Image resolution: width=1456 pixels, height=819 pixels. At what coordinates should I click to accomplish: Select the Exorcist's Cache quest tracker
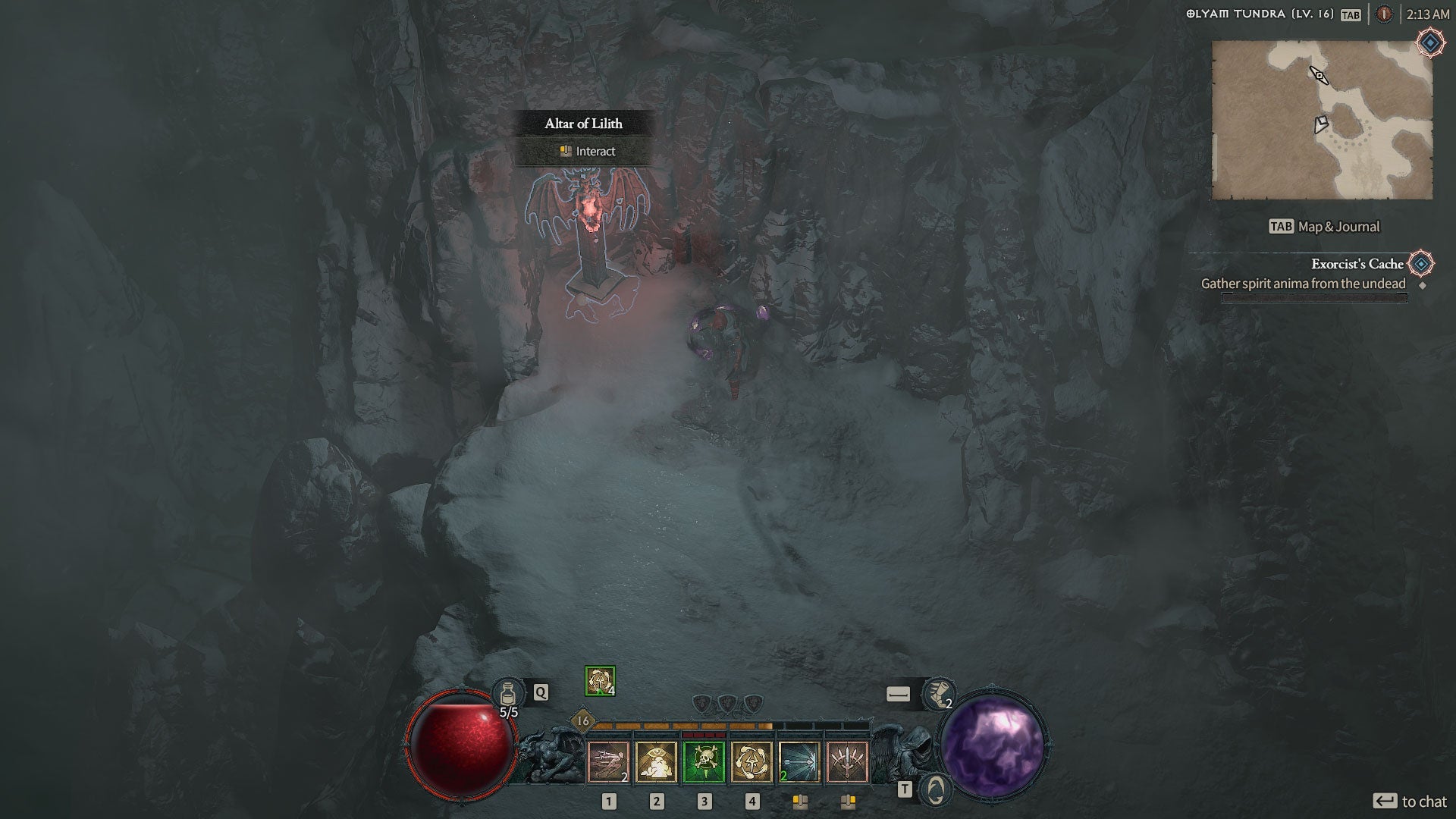[x=1357, y=264]
